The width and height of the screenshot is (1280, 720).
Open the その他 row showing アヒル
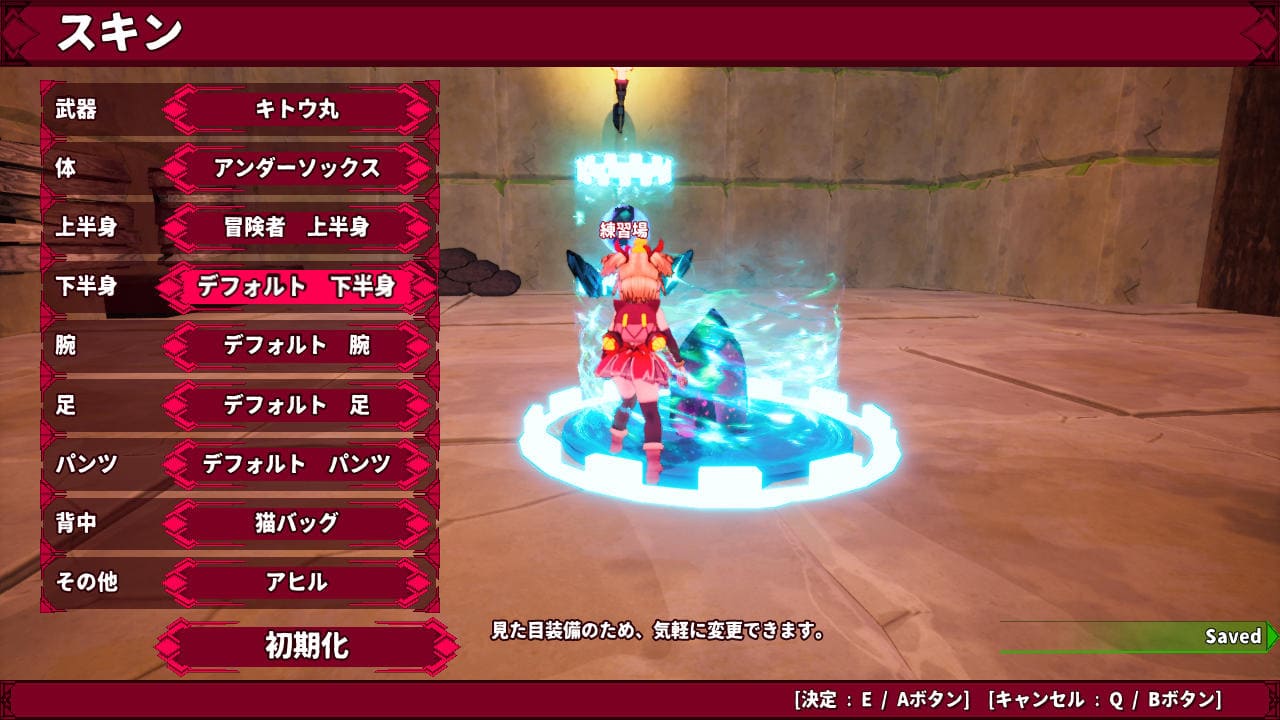tap(297, 582)
